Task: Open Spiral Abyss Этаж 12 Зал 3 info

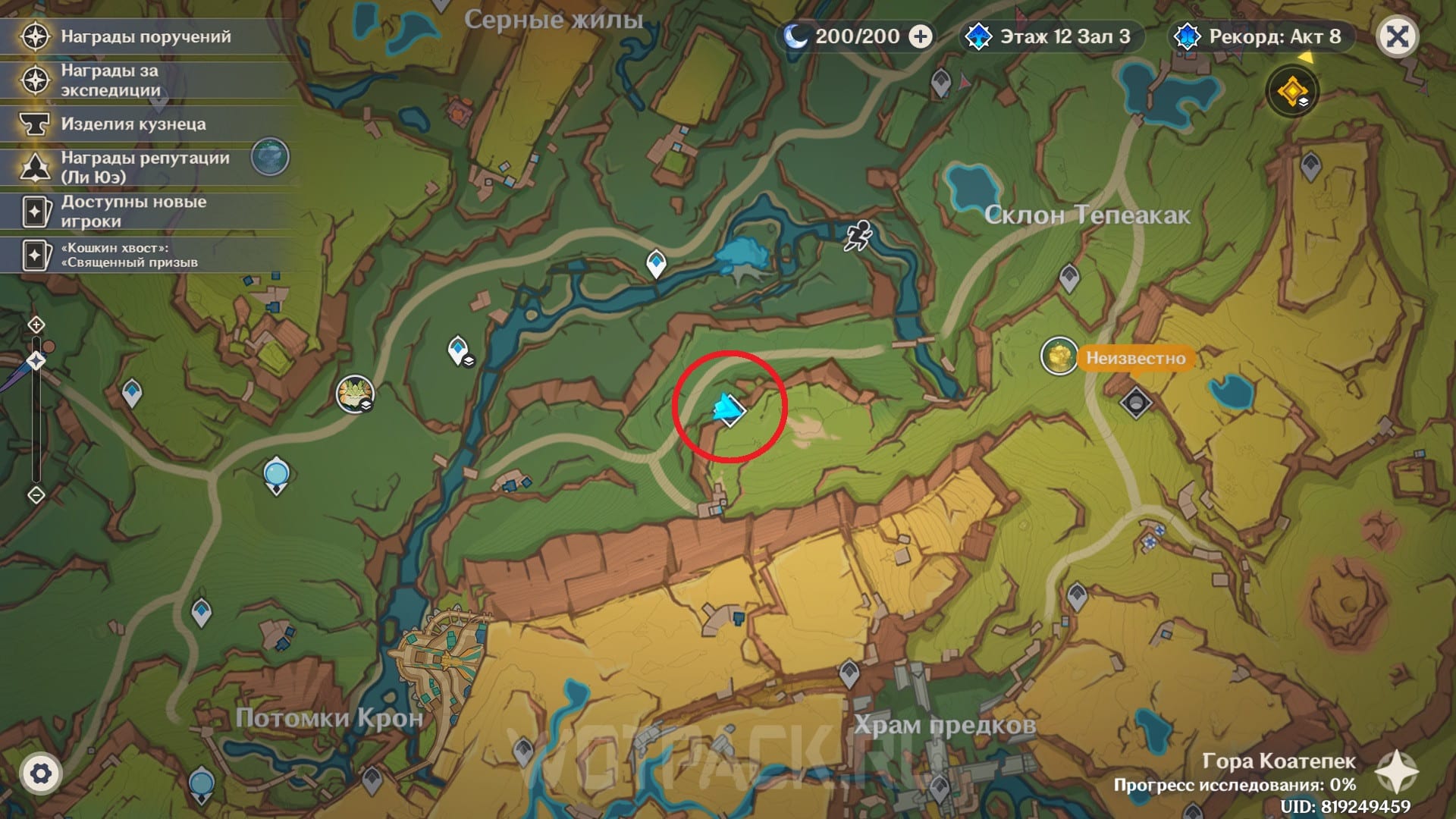Action: coord(1050,36)
